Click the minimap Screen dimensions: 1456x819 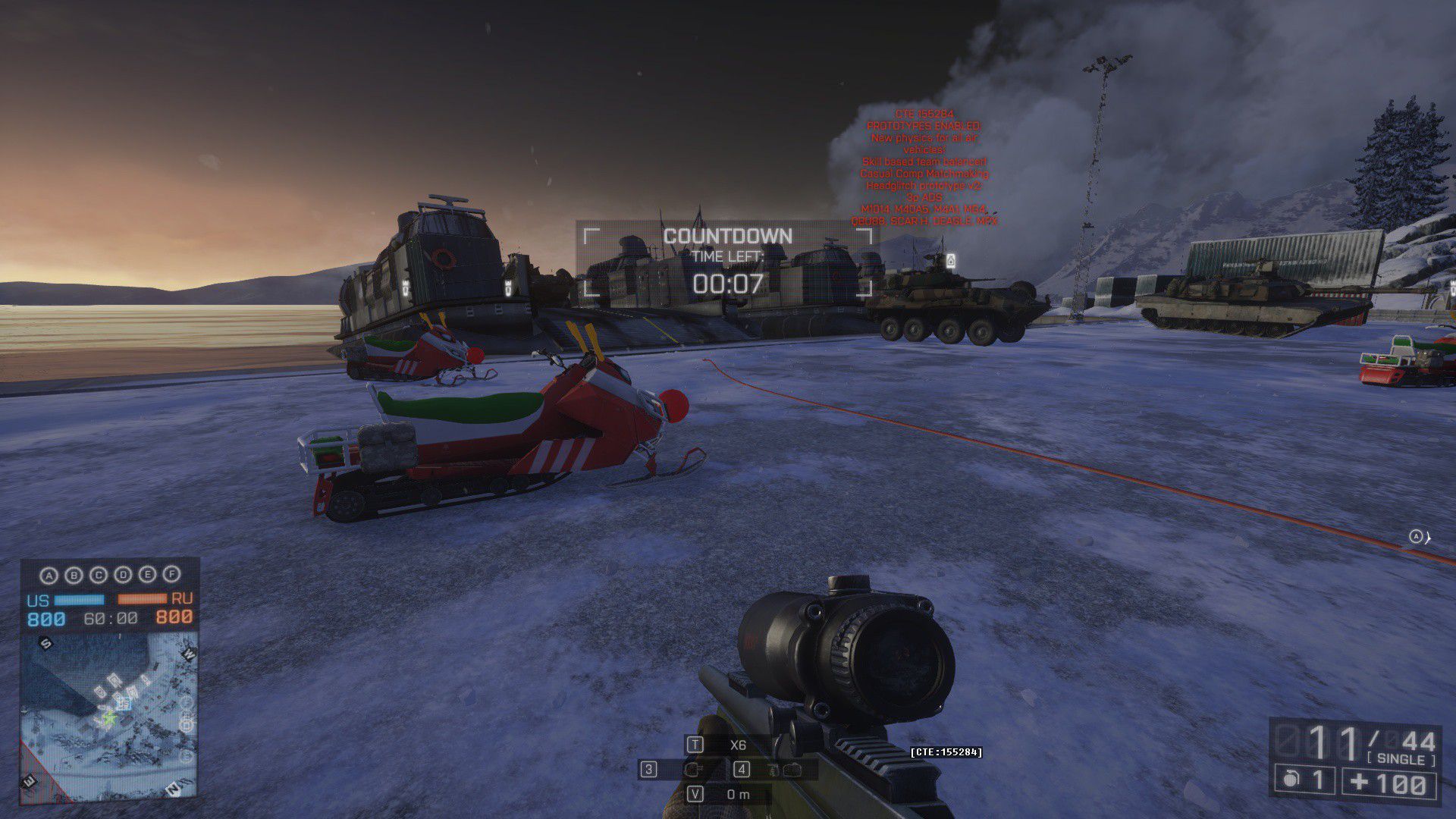coord(109,717)
